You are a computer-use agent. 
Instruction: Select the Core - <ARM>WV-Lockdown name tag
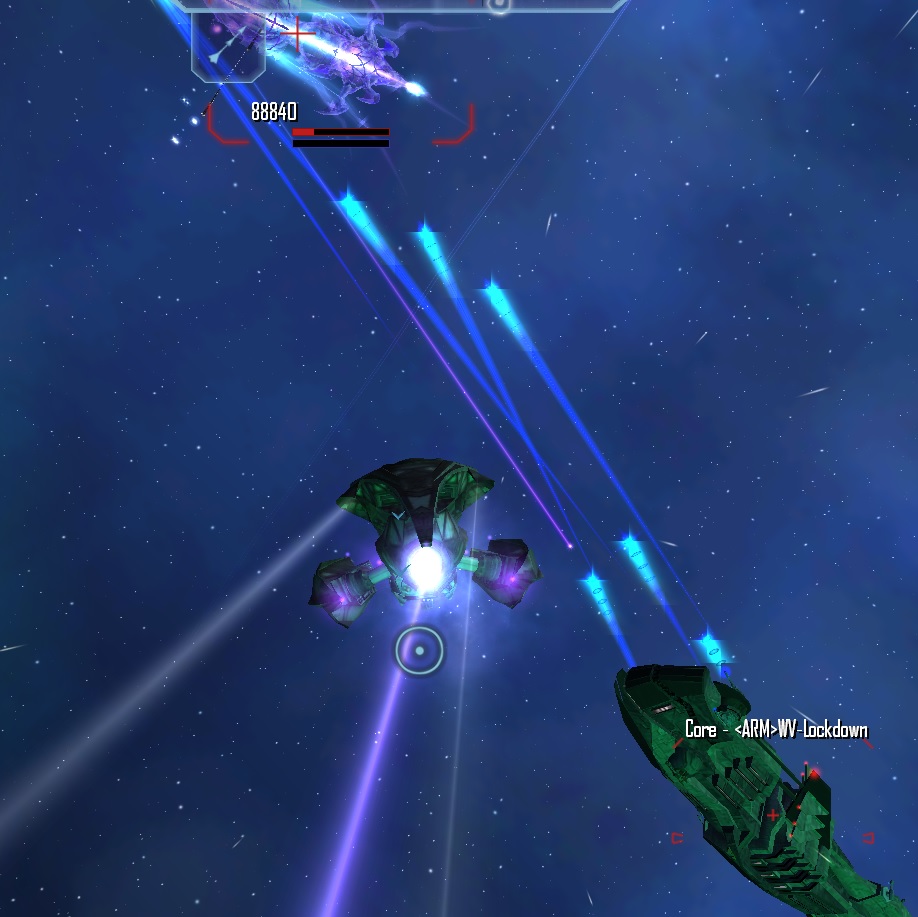point(776,729)
